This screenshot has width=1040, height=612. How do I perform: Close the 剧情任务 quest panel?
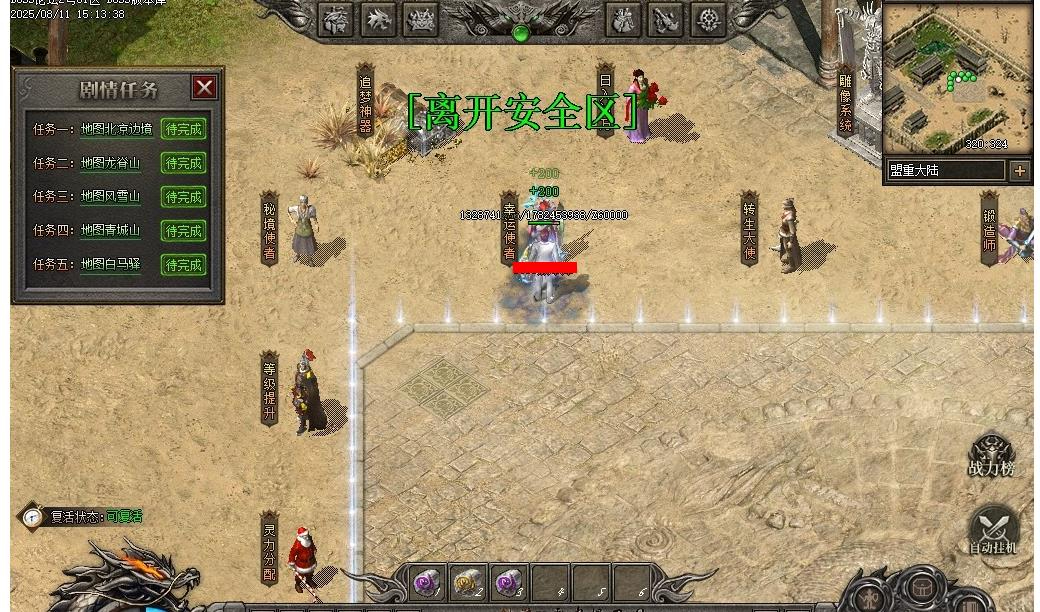click(204, 88)
